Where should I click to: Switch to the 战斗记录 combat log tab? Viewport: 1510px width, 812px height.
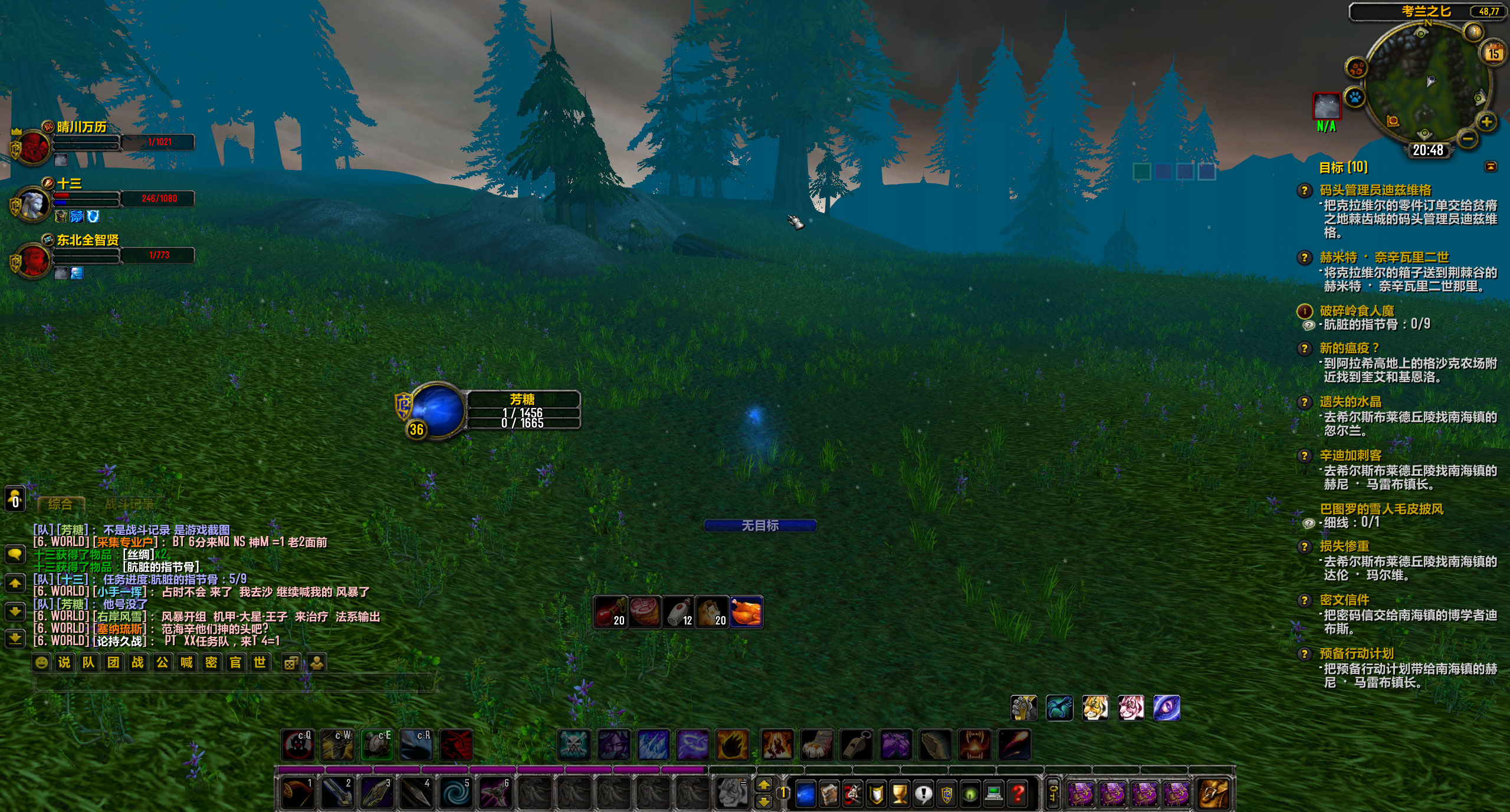coord(129,504)
